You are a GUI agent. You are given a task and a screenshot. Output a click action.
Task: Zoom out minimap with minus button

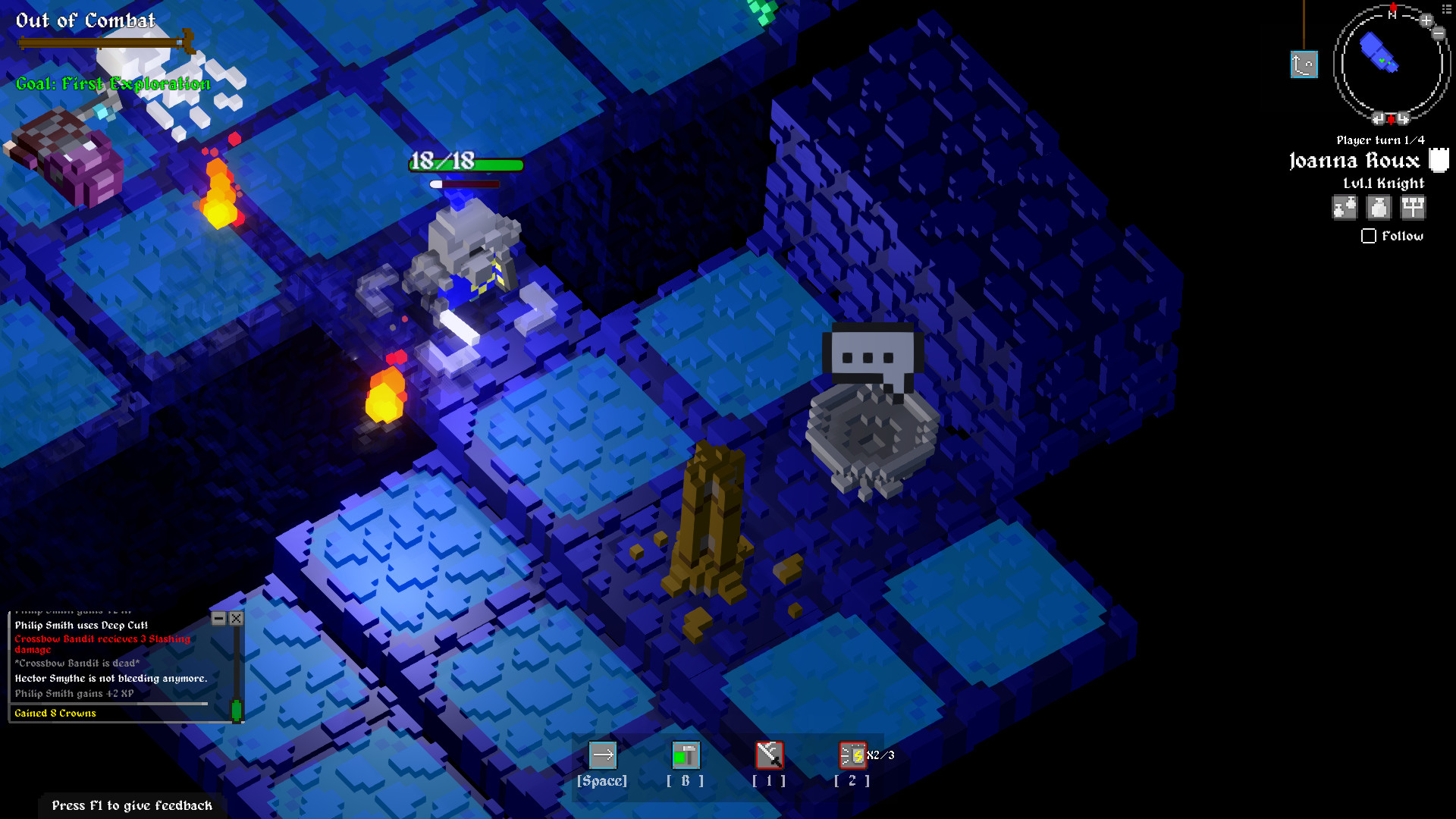pyautogui.click(x=1438, y=33)
